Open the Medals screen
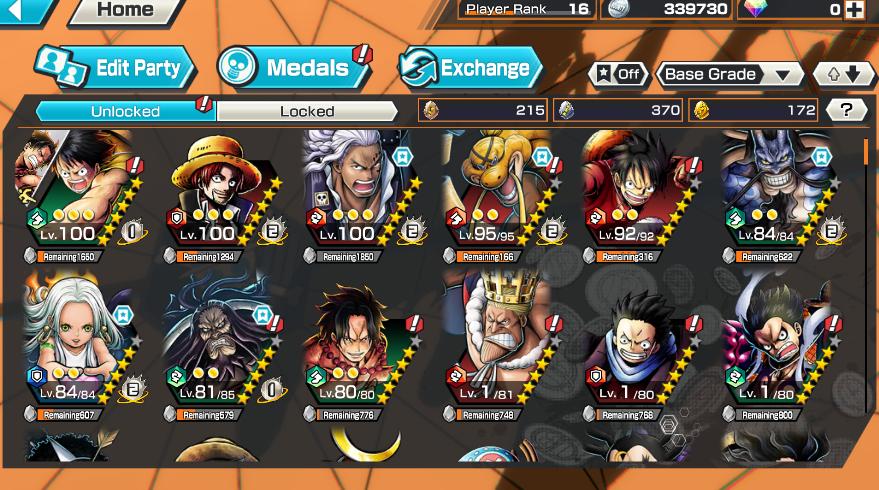Screen dimensions: 879x490 tap(293, 68)
